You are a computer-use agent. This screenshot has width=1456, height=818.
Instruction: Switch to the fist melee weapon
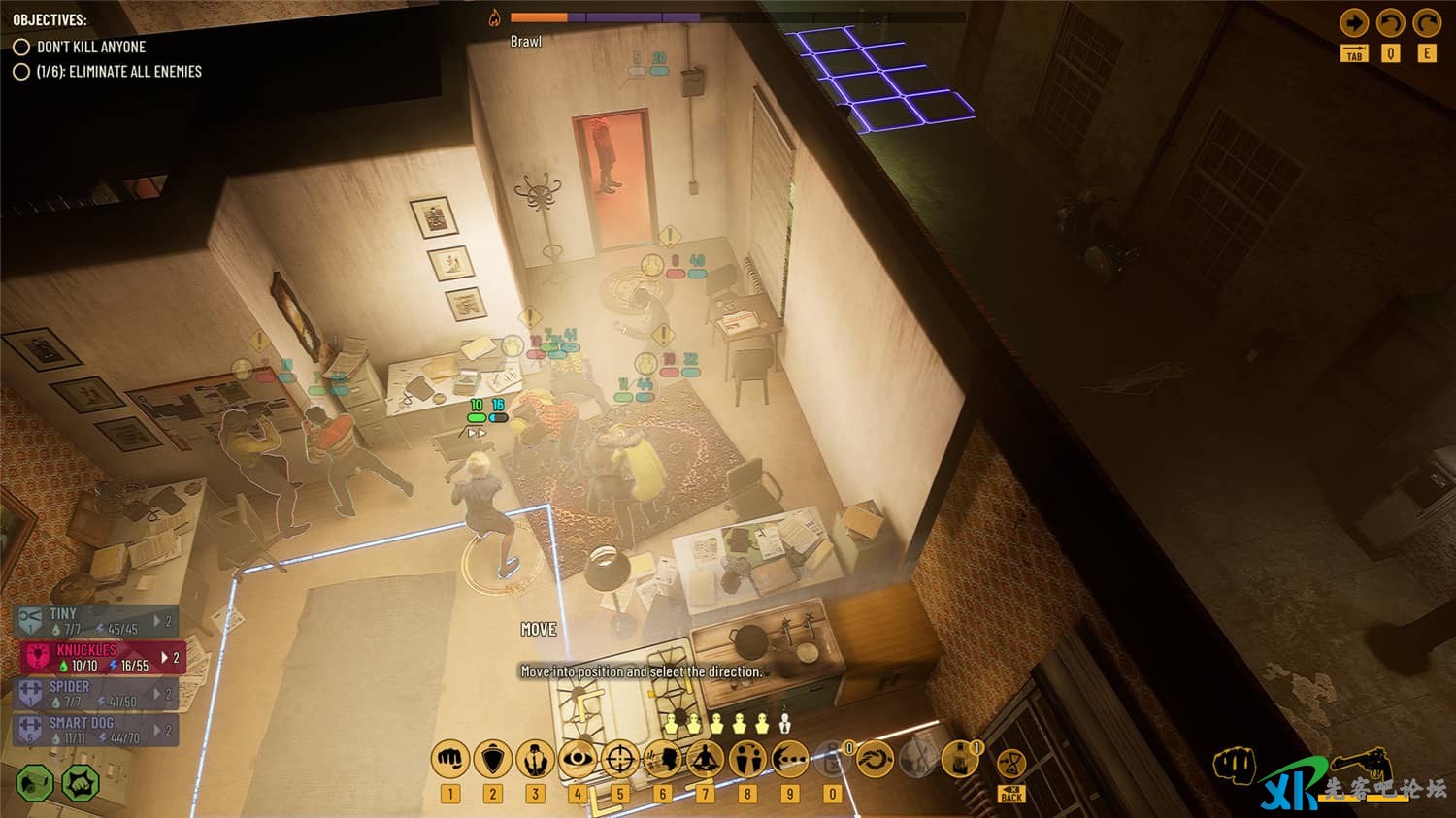pyautogui.click(x=1235, y=766)
